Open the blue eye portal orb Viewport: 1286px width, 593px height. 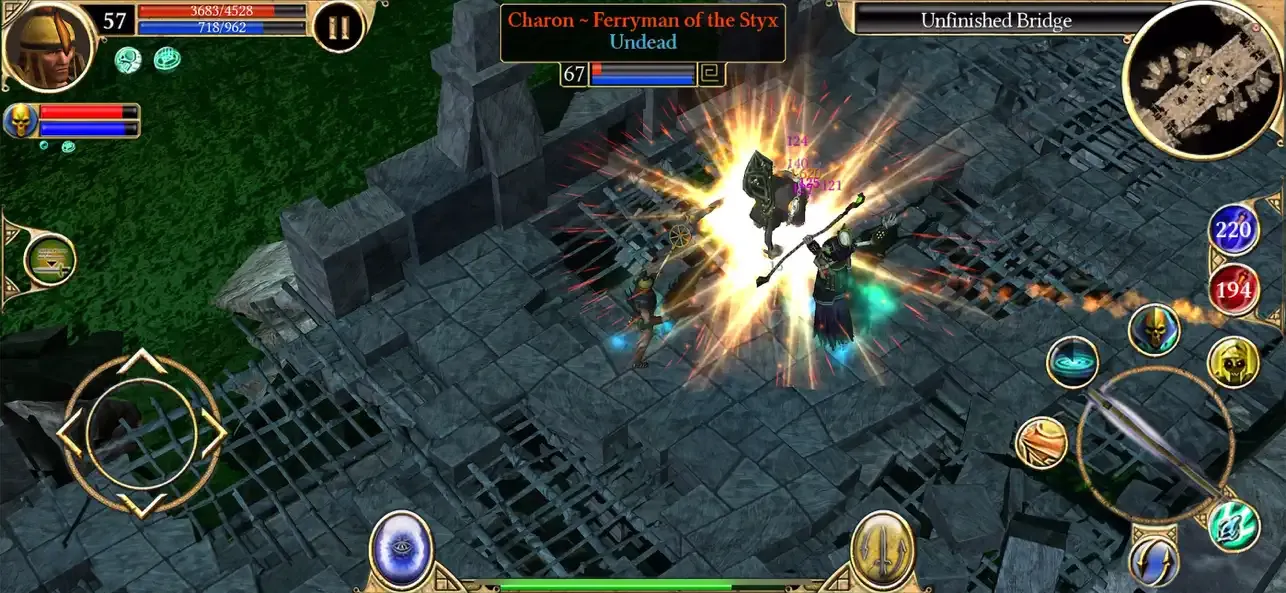click(400, 549)
